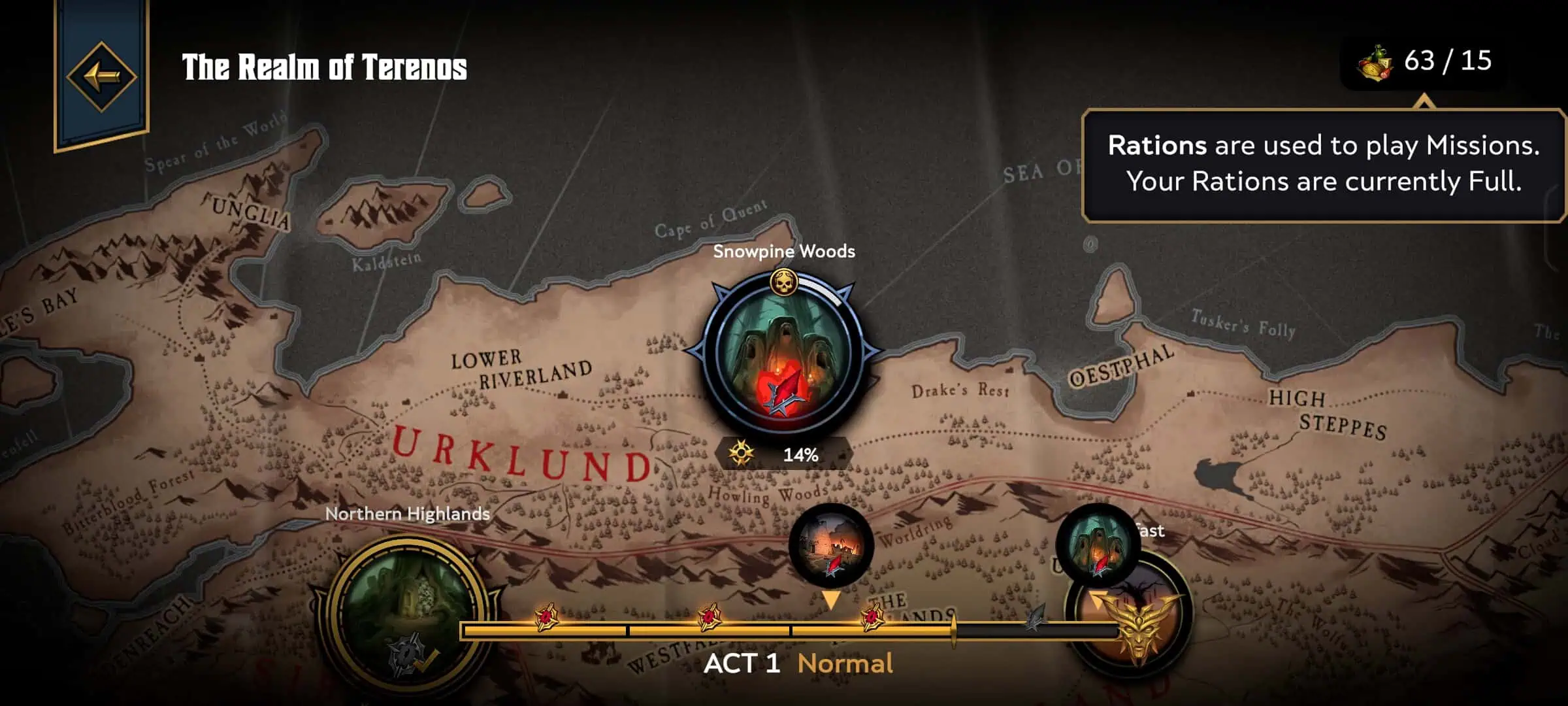Select the burning ruins thumbnail above progress bar

tap(830, 545)
